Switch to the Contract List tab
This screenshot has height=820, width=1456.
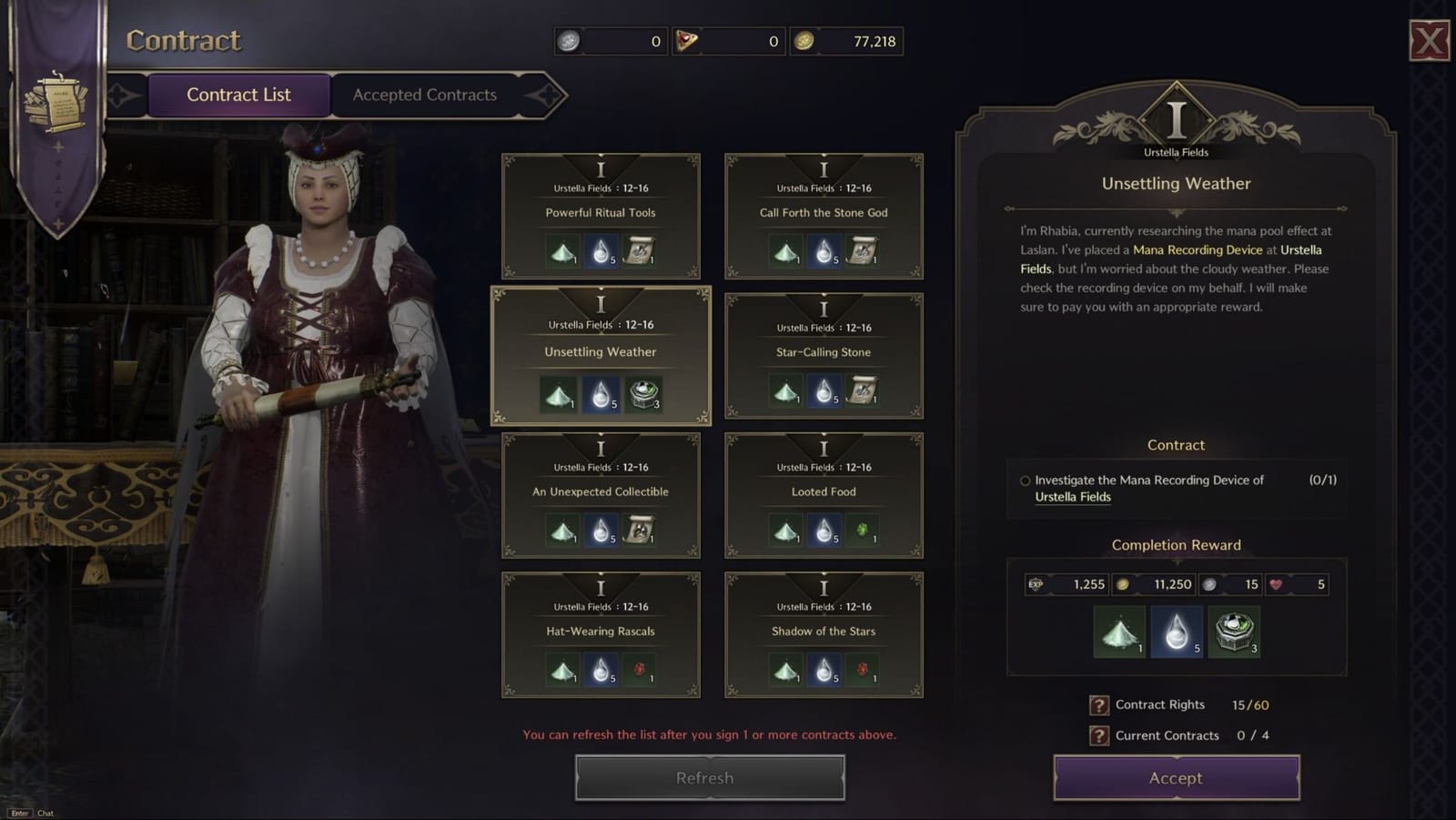(x=238, y=95)
